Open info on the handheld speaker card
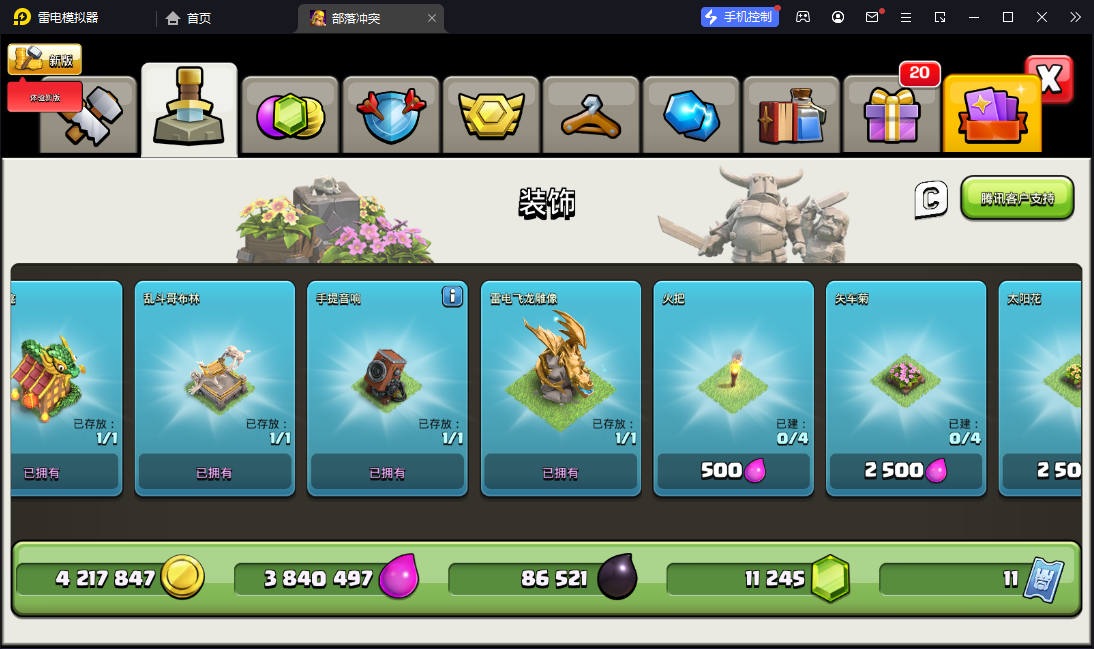The width and height of the screenshot is (1094, 649). pos(453,296)
